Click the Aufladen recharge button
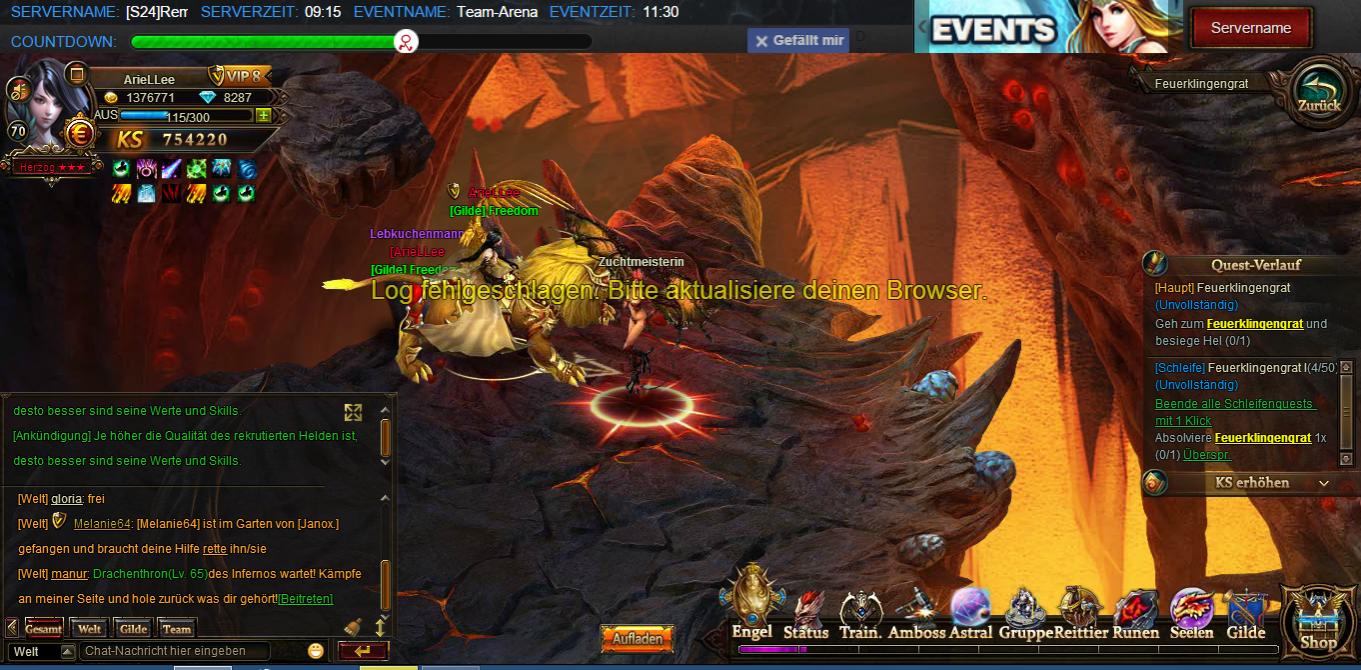The height and width of the screenshot is (670, 1361). coord(637,638)
